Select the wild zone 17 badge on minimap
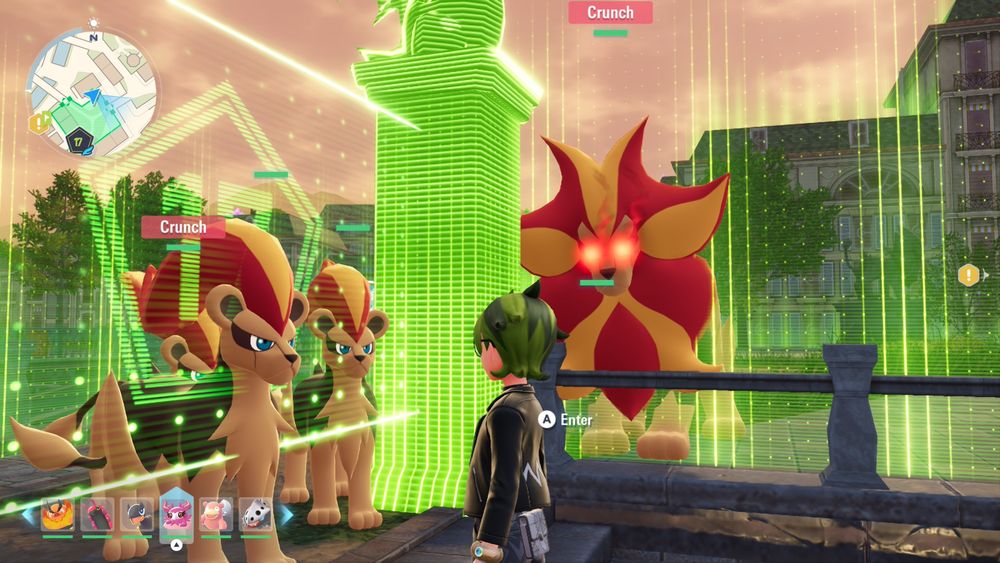The height and width of the screenshot is (563, 1000). click(x=77, y=140)
